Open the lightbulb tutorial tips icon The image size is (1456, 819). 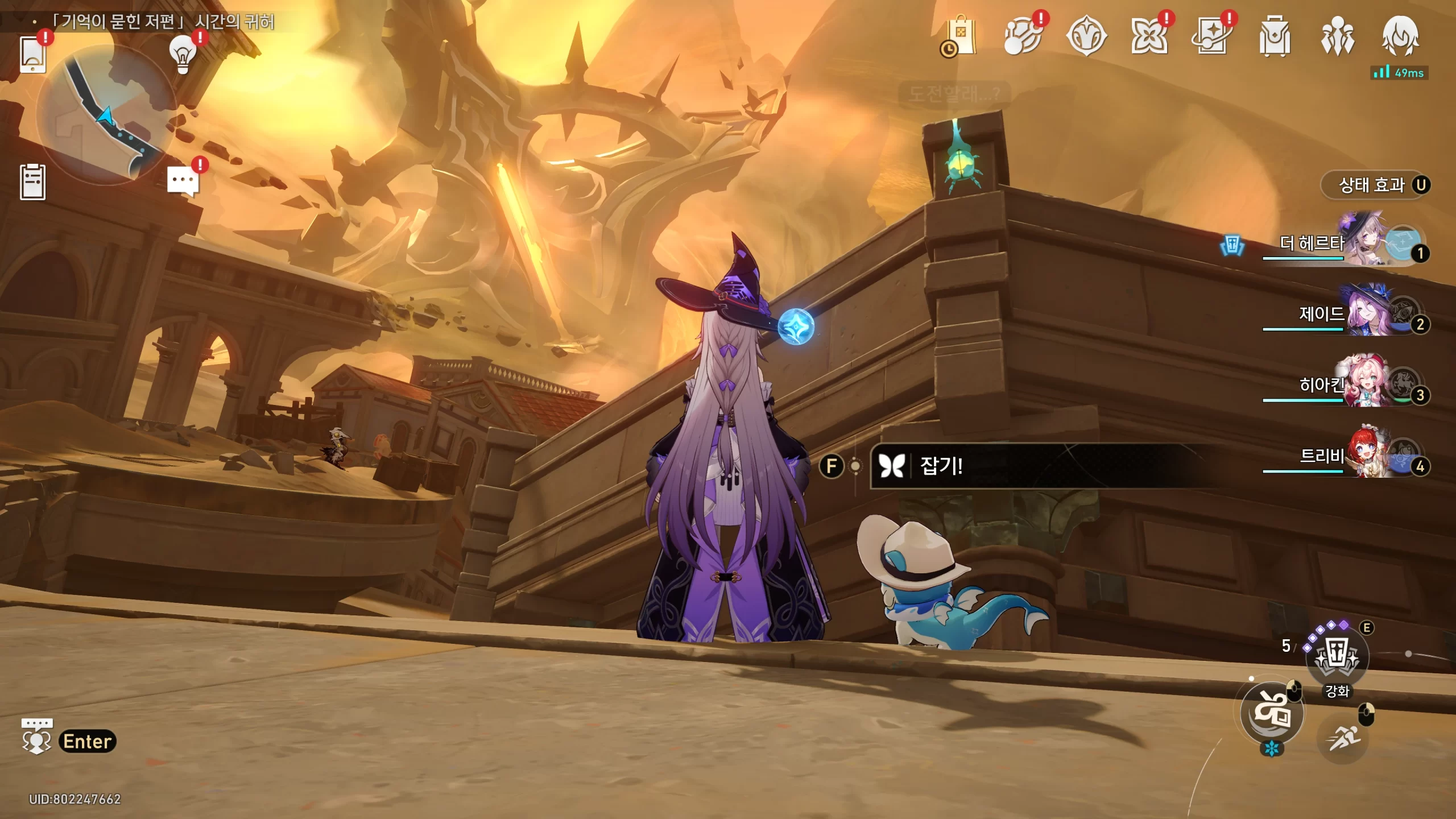(x=183, y=55)
